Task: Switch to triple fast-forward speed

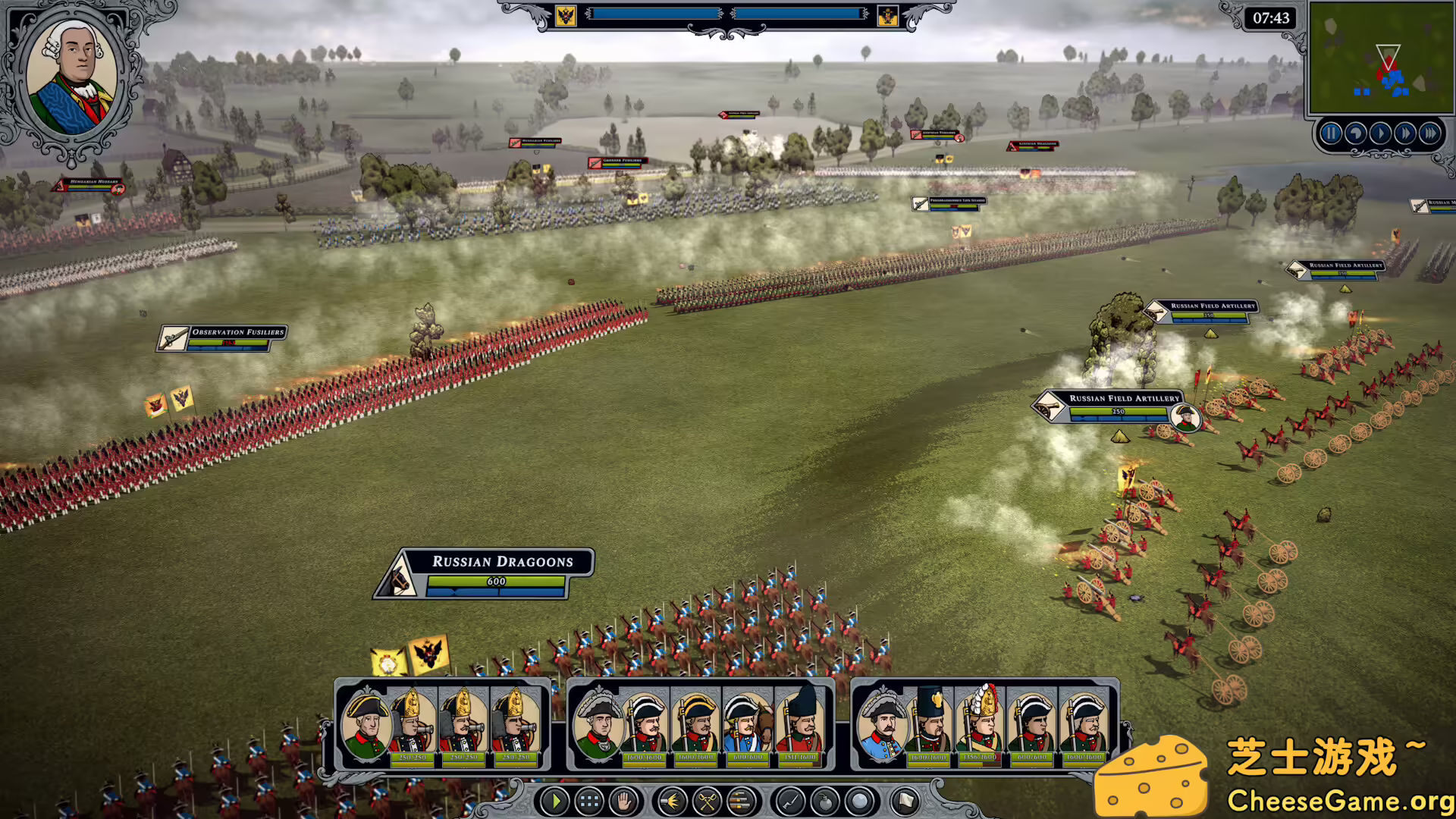Action: point(1429,134)
